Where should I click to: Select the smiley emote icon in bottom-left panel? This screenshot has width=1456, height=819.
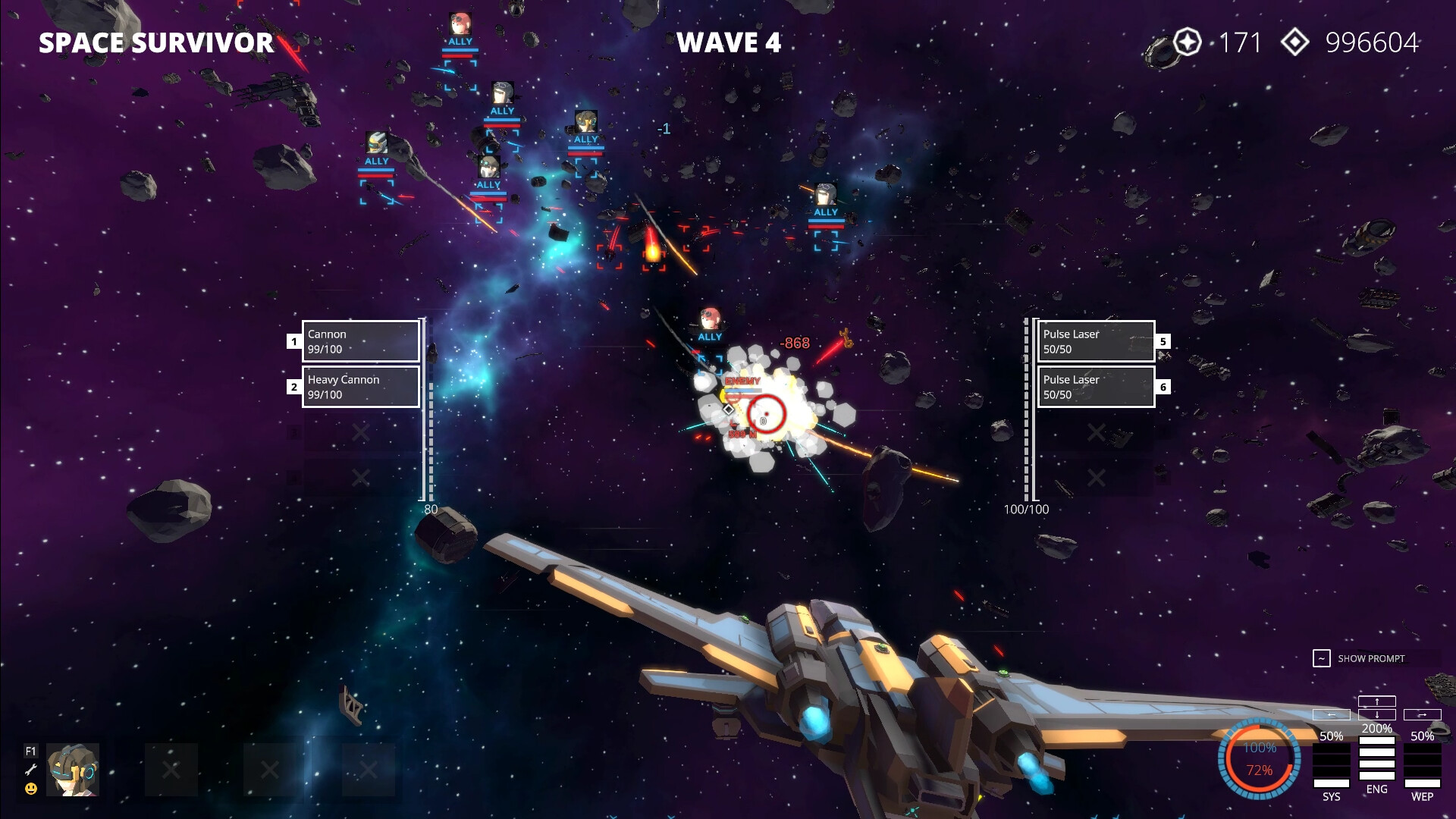31,789
